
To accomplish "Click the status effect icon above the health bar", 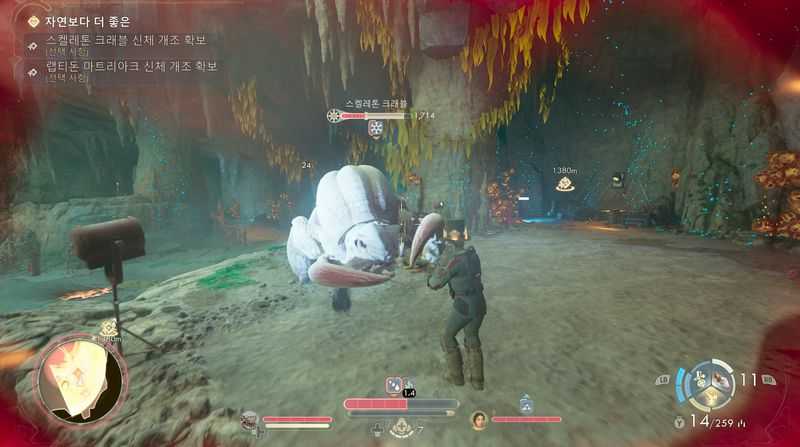I will [394, 385].
